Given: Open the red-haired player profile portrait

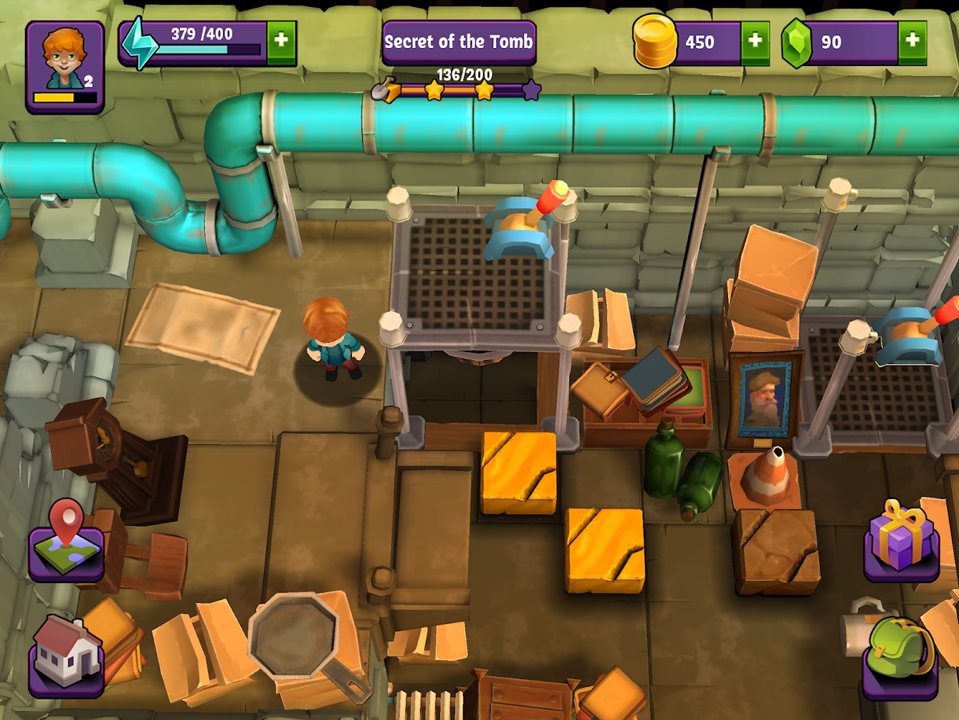Looking at the screenshot, I should [x=65, y=65].
